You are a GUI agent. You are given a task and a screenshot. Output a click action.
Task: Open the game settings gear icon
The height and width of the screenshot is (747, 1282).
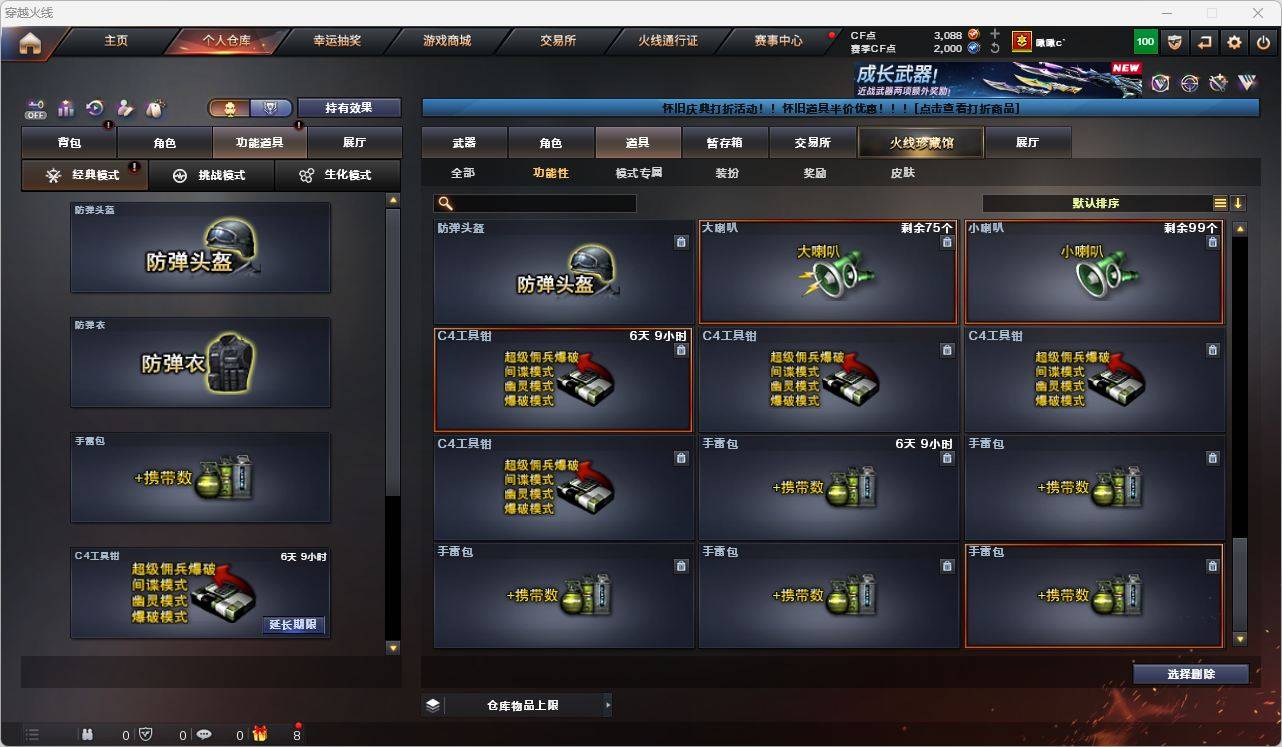point(1233,41)
